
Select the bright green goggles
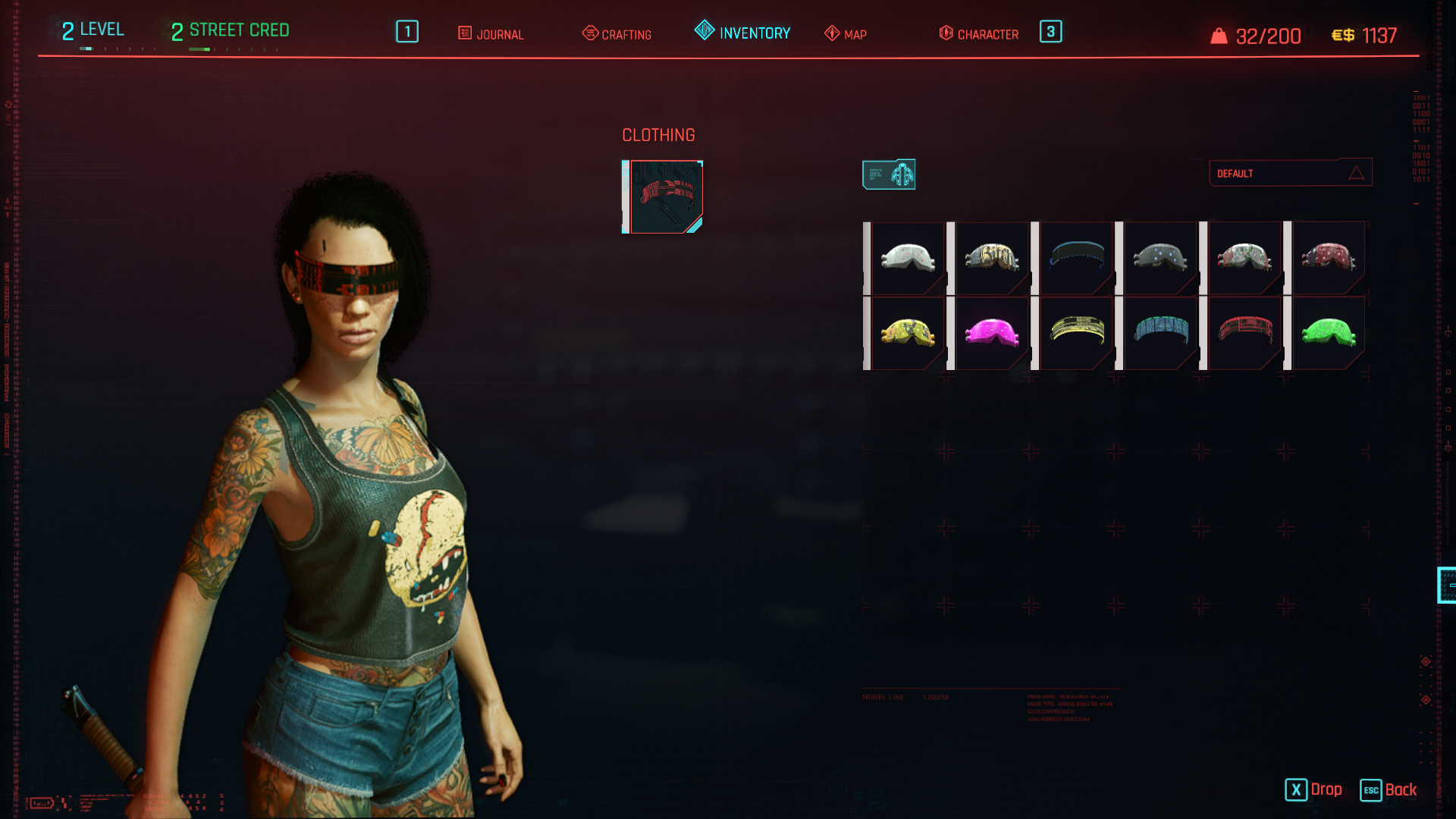1329,332
